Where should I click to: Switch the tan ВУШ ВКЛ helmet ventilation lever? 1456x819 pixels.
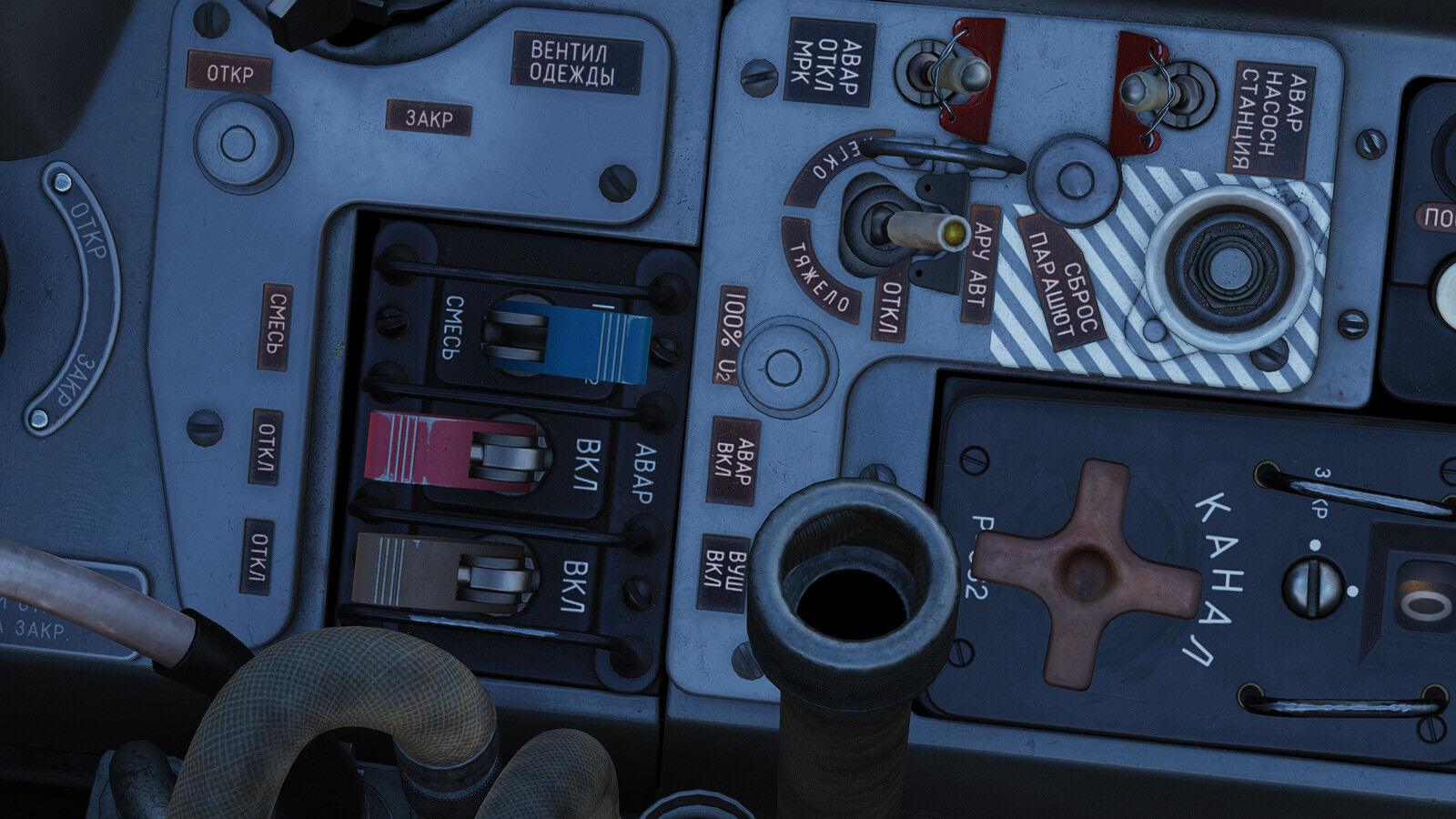tap(439, 571)
